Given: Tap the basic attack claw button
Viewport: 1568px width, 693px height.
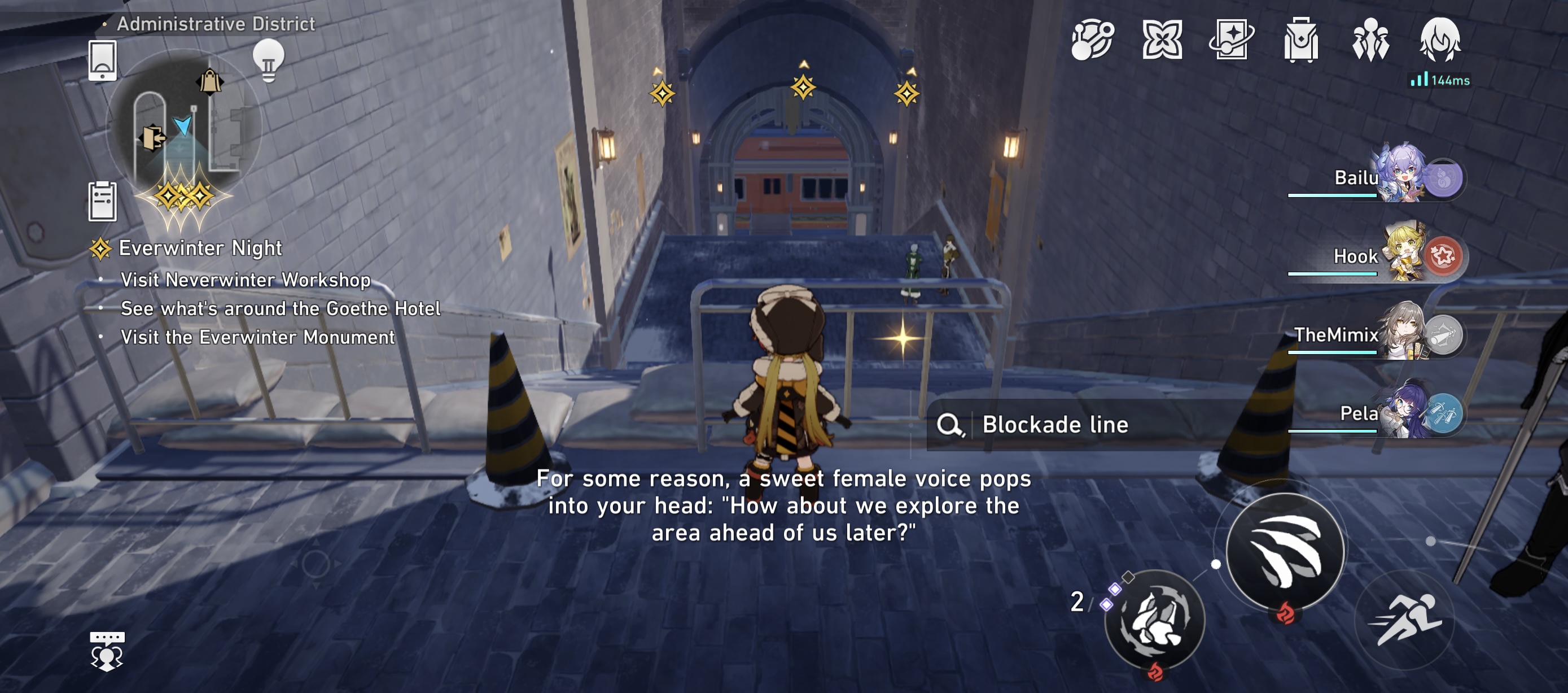Looking at the screenshot, I should (1286, 553).
